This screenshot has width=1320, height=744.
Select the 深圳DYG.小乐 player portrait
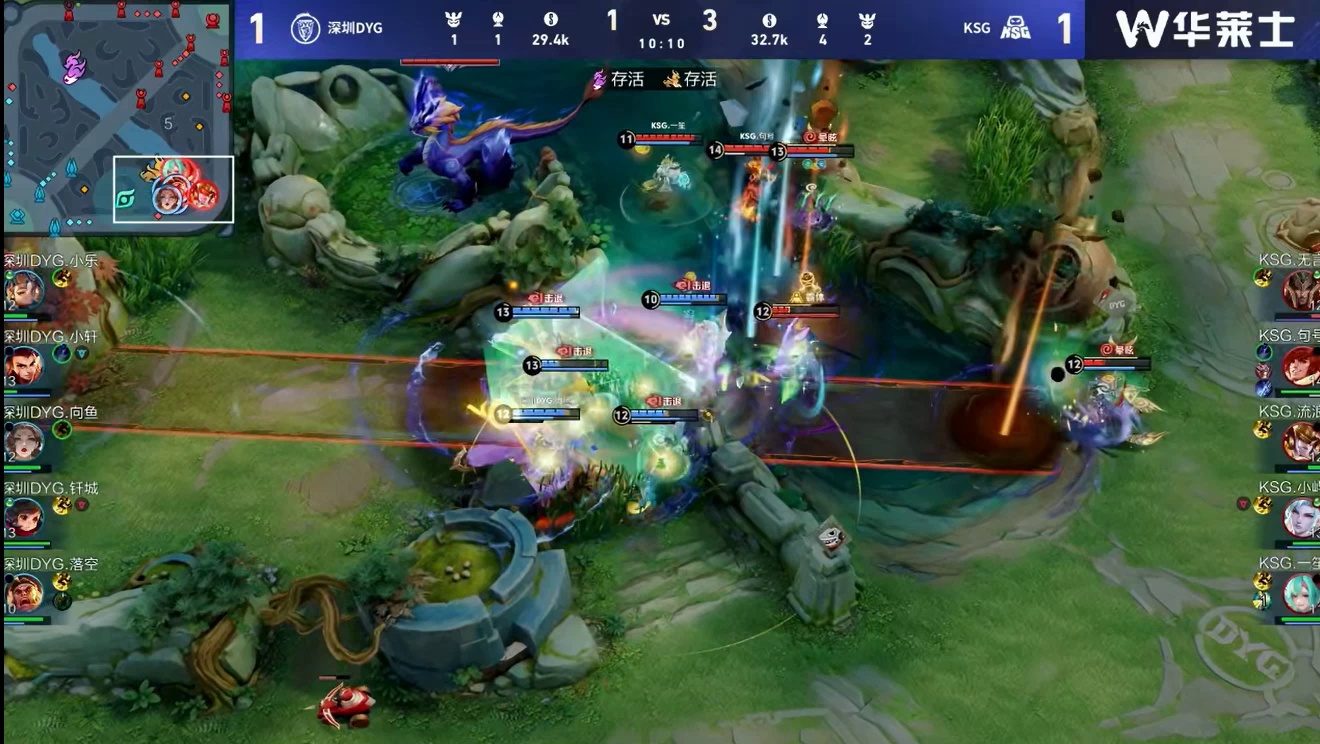(24, 291)
